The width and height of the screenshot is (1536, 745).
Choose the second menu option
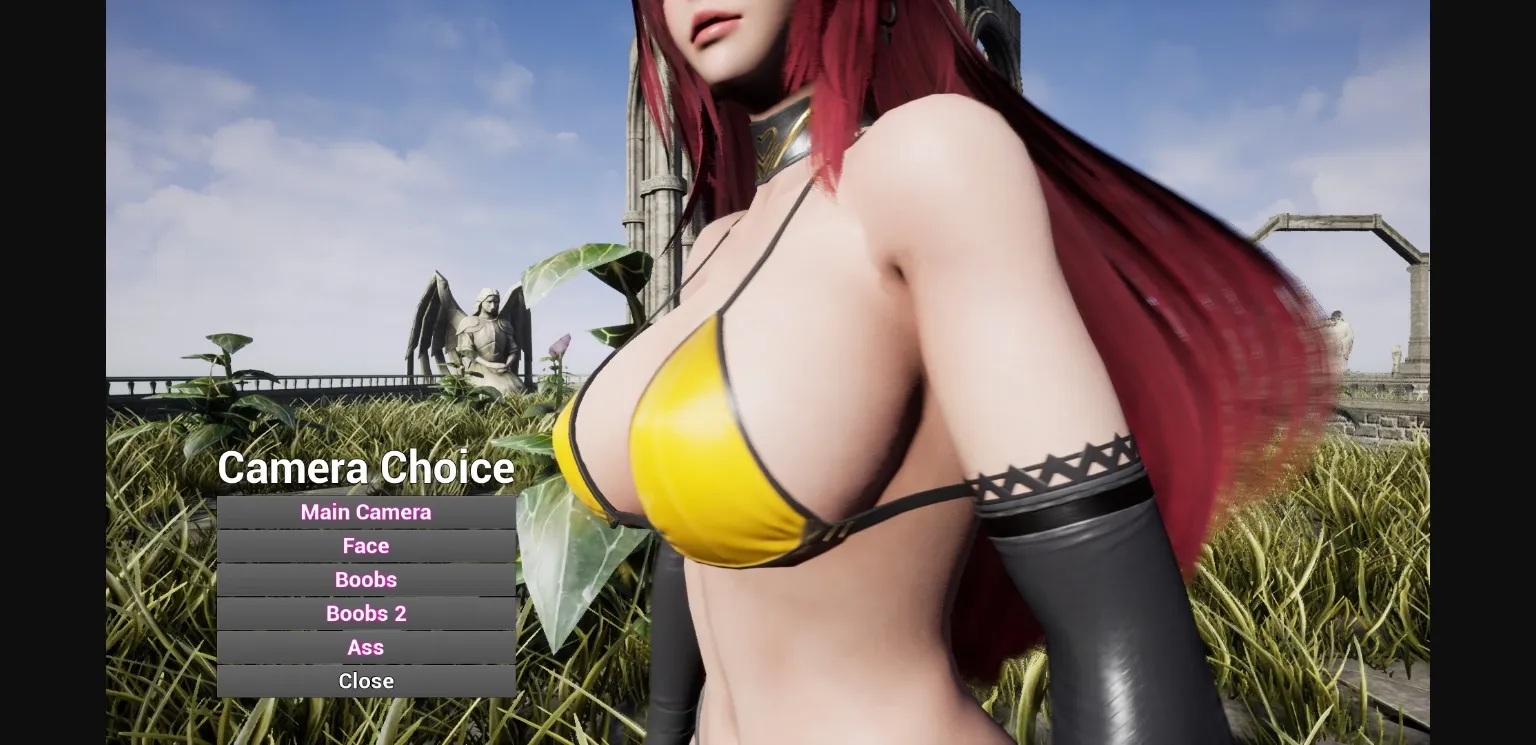click(366, 546)
